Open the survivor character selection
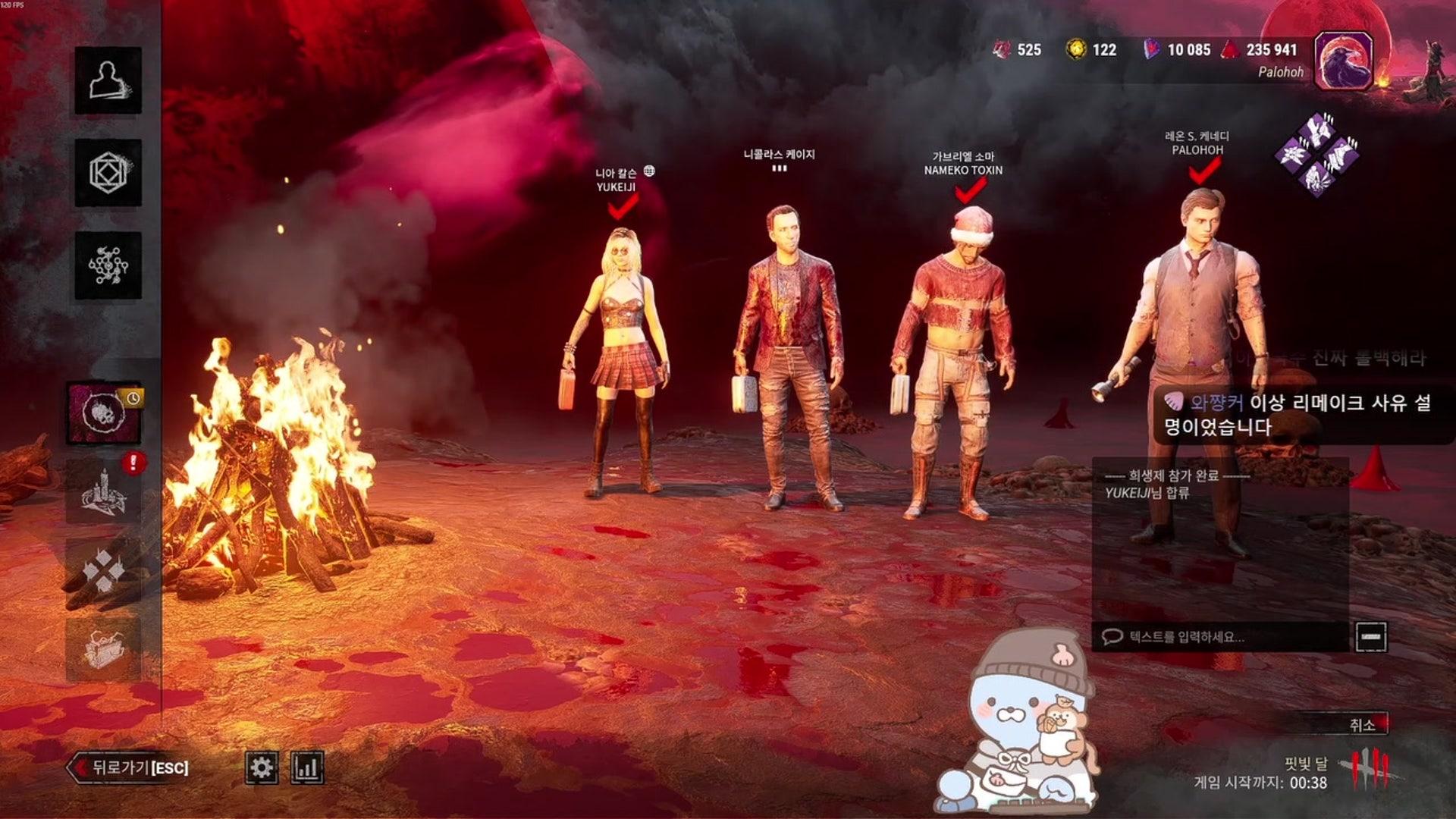Image resolution: width=1456 pixels, height=819 pixels. pos(108,80)
